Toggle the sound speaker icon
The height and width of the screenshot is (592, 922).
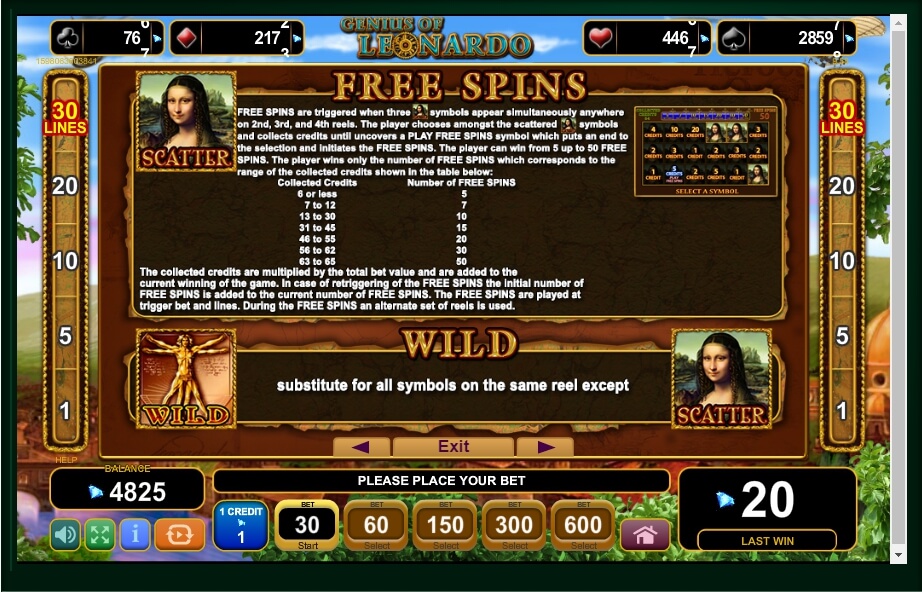[x=65, y=535]
